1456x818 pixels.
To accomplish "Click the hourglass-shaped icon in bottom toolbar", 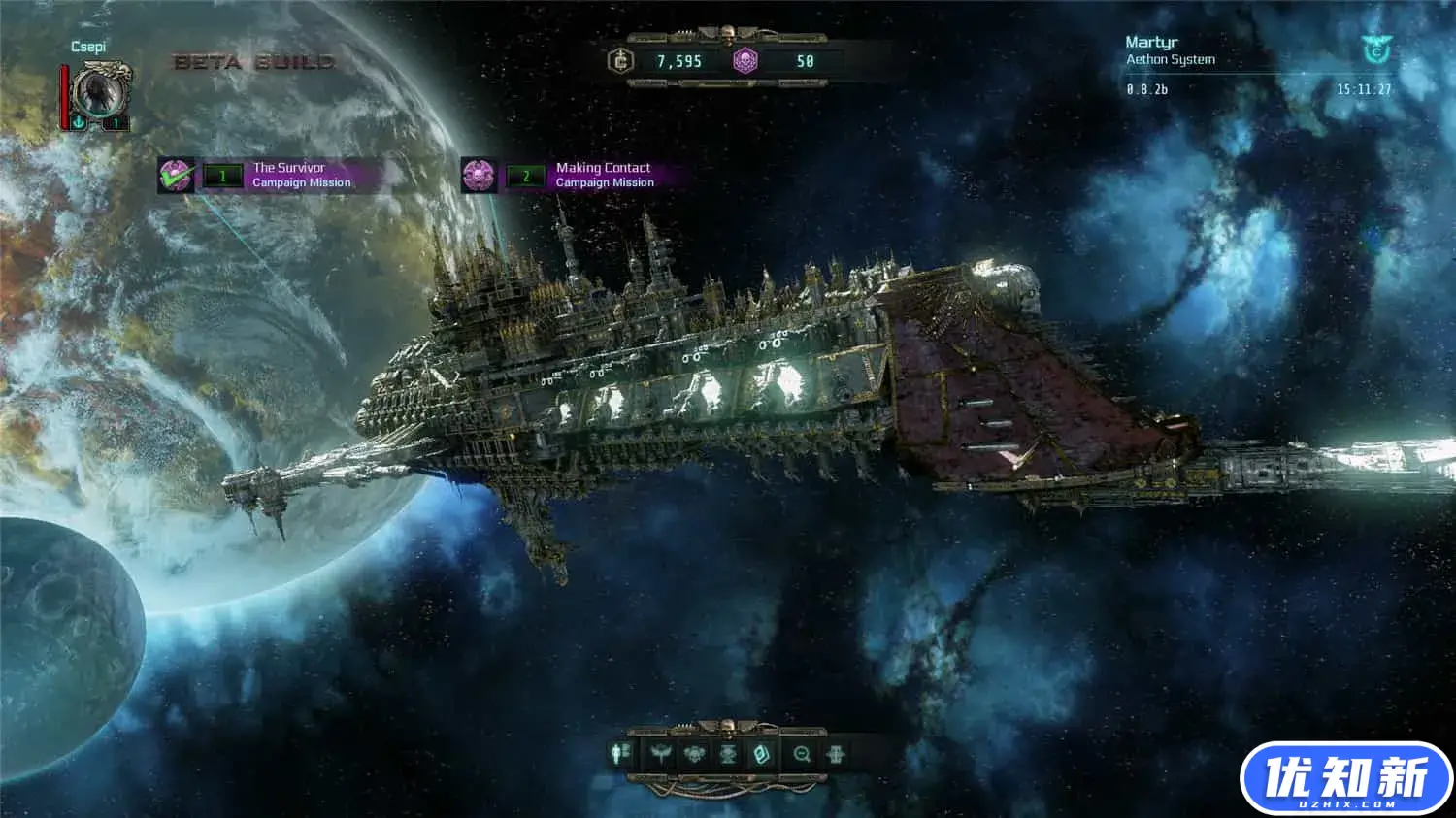I will [728, 753].
